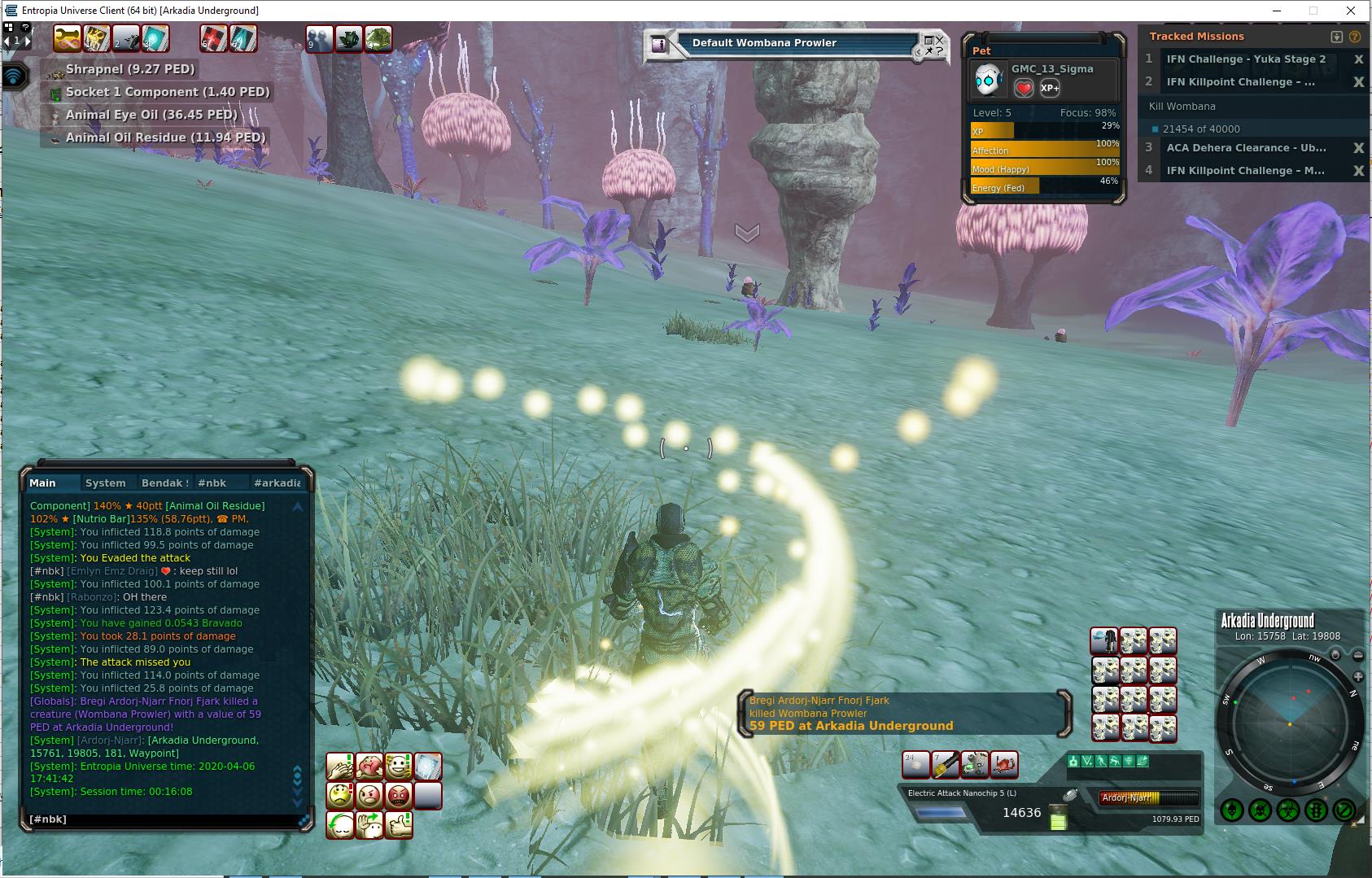This screenshot has height=878, width=1372.
Task: Select ACA Dehera Clearance tracked mission
Action: [1245, 148]
